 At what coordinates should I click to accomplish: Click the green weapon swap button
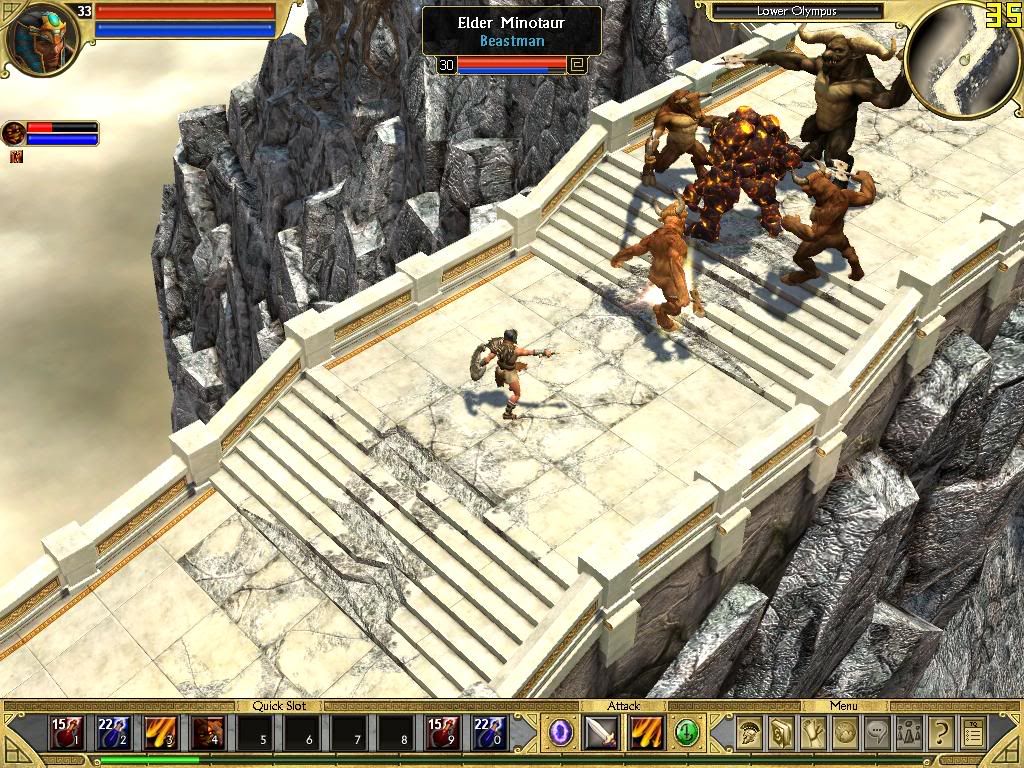coord(685,734)
